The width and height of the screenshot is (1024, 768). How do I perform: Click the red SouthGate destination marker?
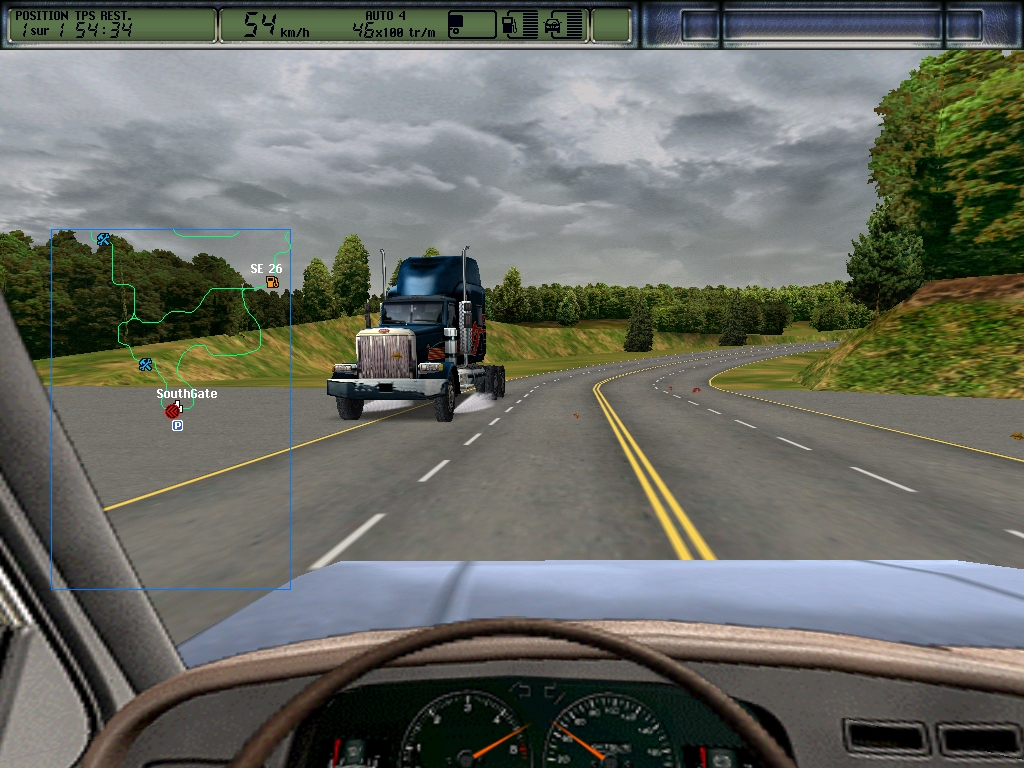pos(172,411)
